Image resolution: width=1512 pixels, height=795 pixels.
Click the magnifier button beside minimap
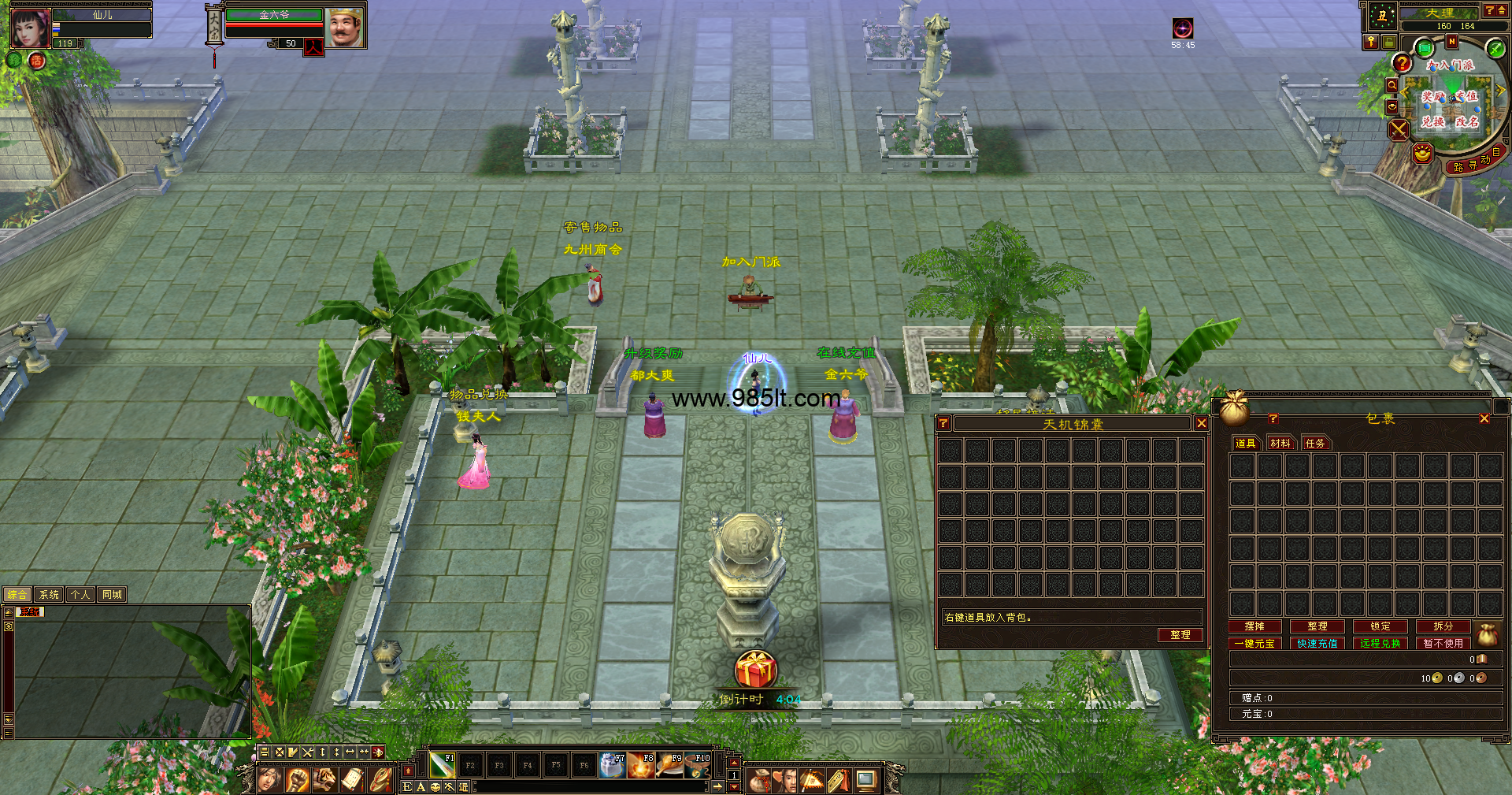(x=1392, y=85)
